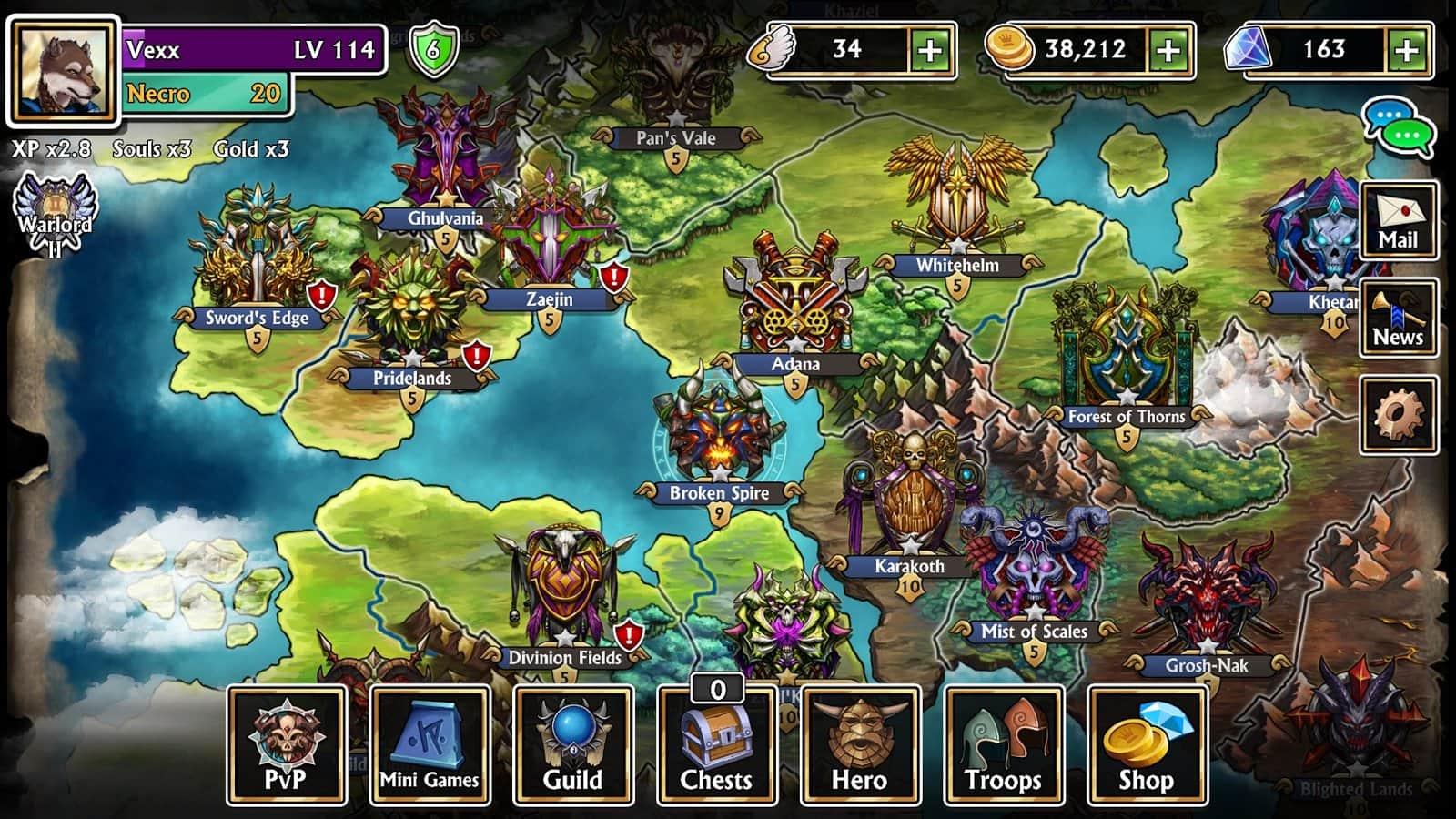Add glory with the winged plus button
1456x819 pixels.
(930, 50)
